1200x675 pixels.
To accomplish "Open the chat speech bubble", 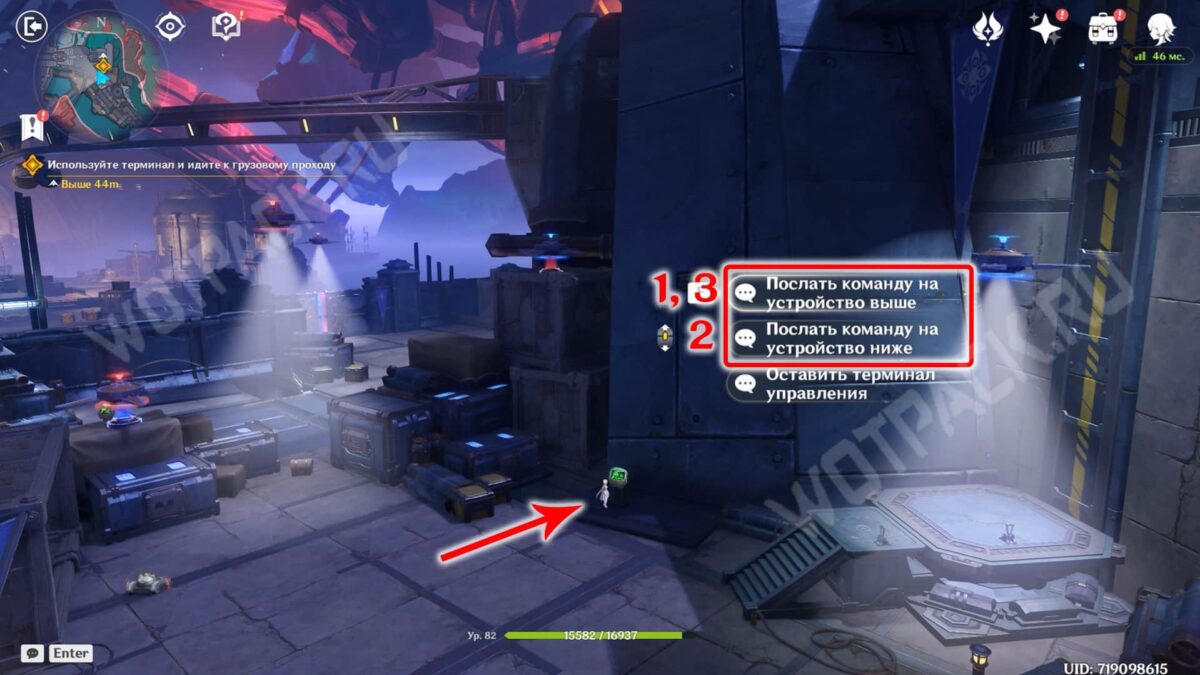I will pyautogui.click(x=32, y=653).
